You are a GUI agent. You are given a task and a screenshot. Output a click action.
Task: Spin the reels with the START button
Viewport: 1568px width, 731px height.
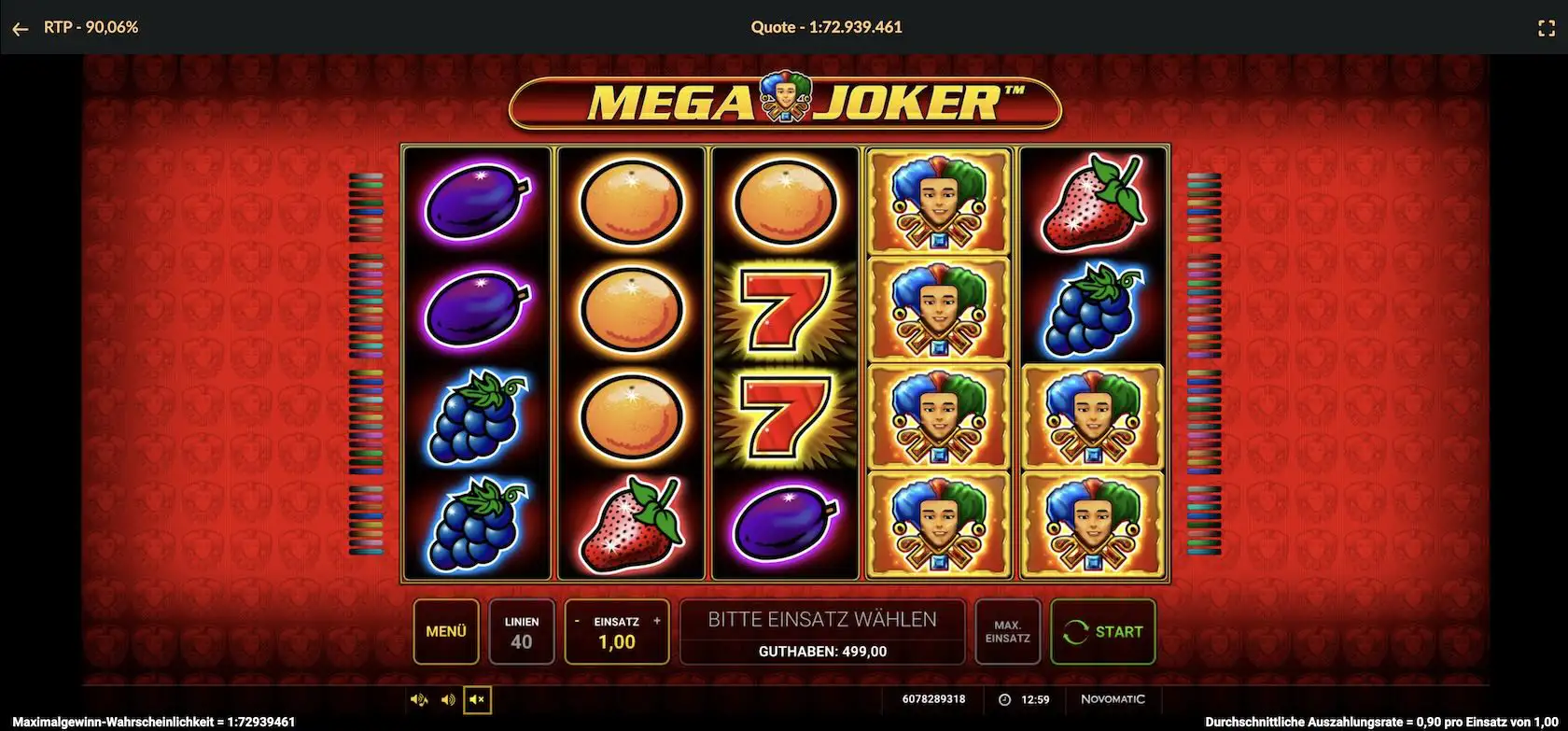(x=1103, y=632)
